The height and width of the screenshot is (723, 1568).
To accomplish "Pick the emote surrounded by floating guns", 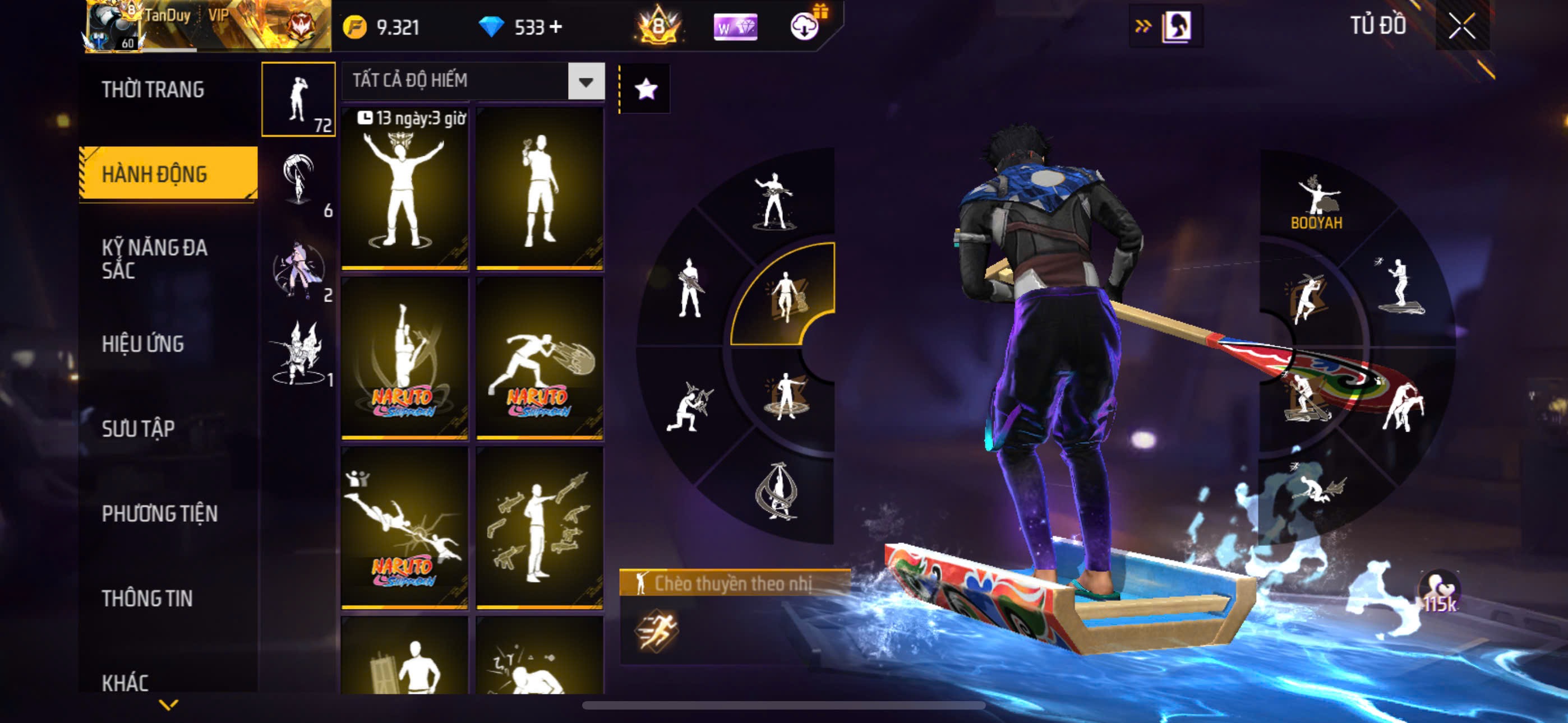I will click(x=539, y=527).
